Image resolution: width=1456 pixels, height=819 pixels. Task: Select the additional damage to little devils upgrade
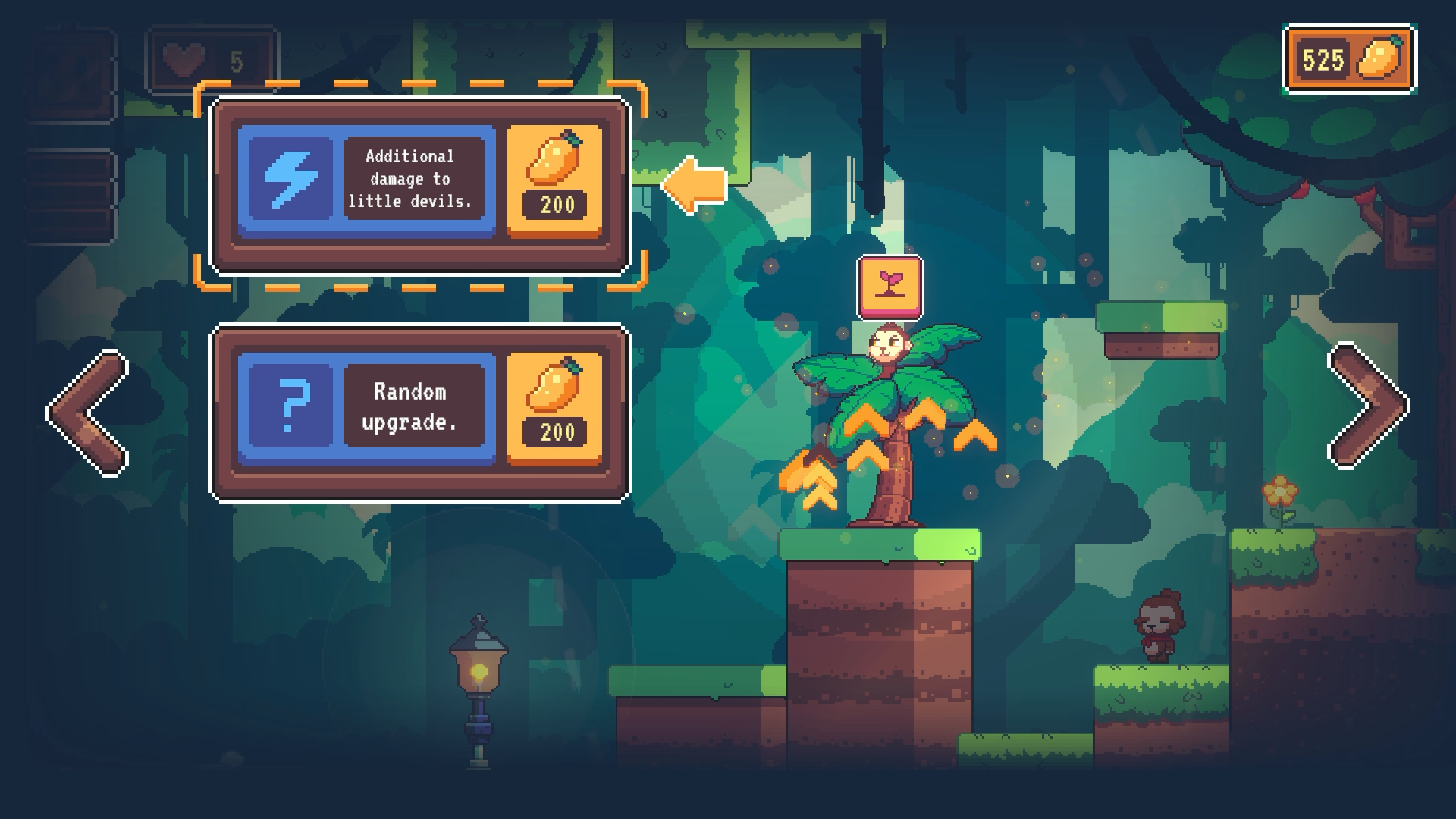(x=410, y=179)
